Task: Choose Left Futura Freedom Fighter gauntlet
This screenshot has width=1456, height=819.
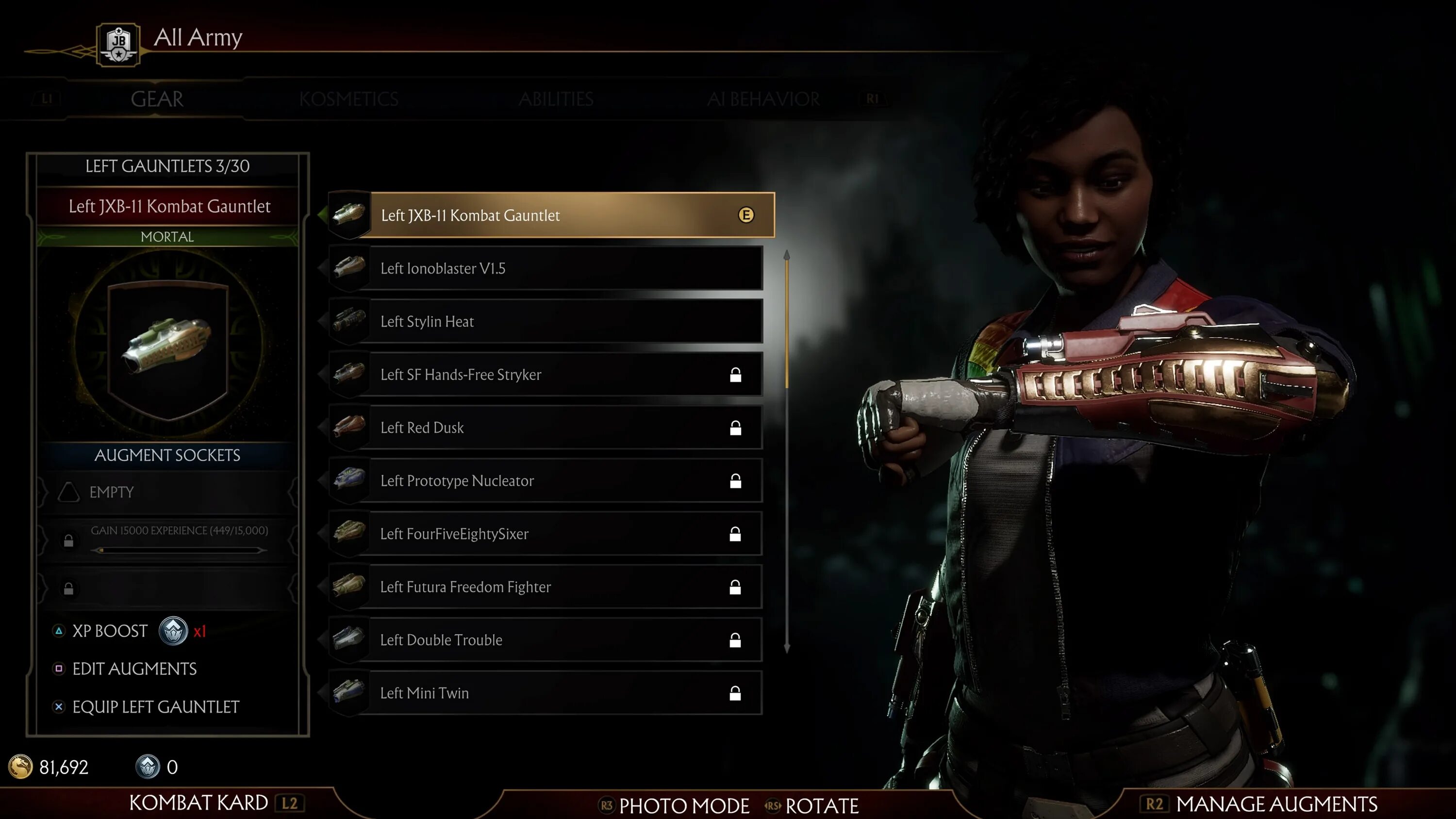Action: 546,587
